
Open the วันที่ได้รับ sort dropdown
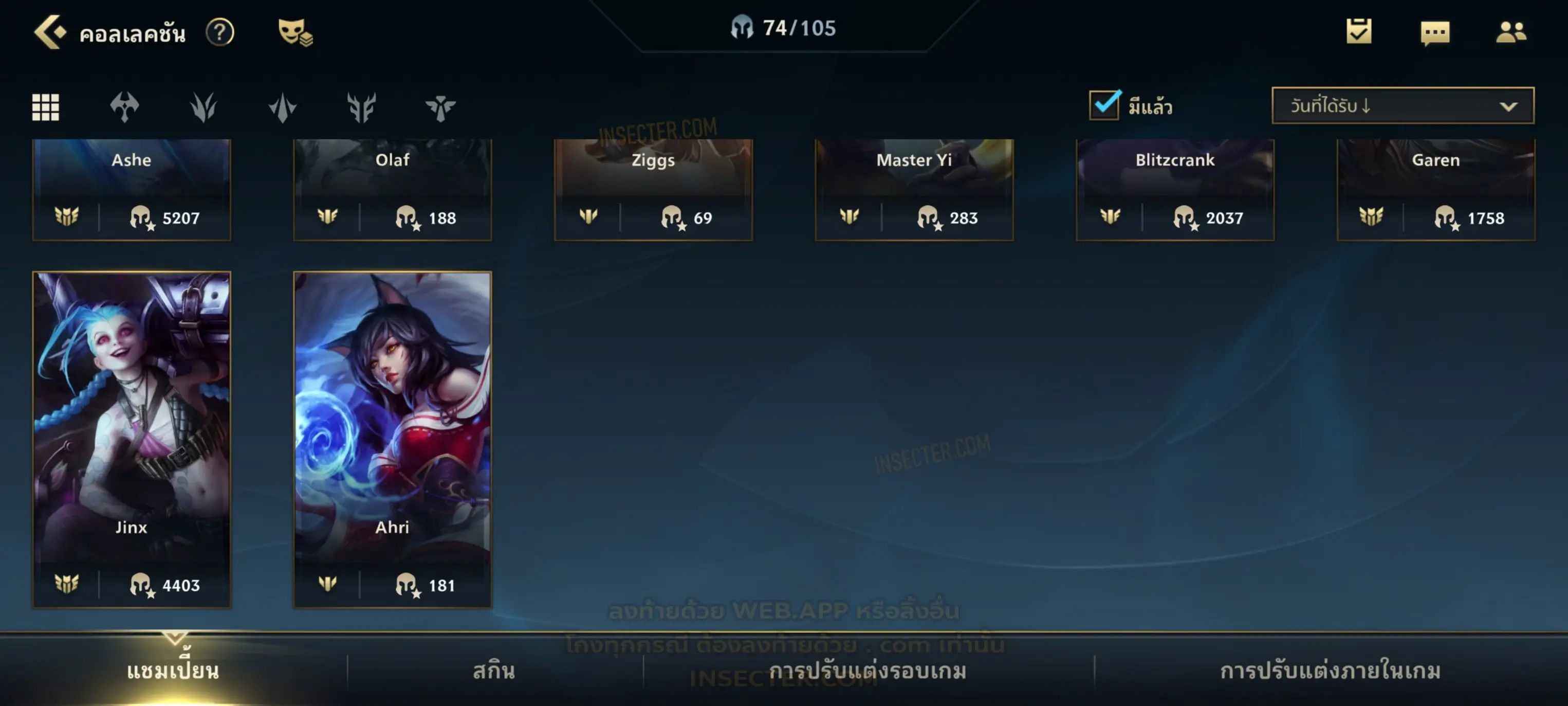pyautogui.click(x=1403, y=106)
